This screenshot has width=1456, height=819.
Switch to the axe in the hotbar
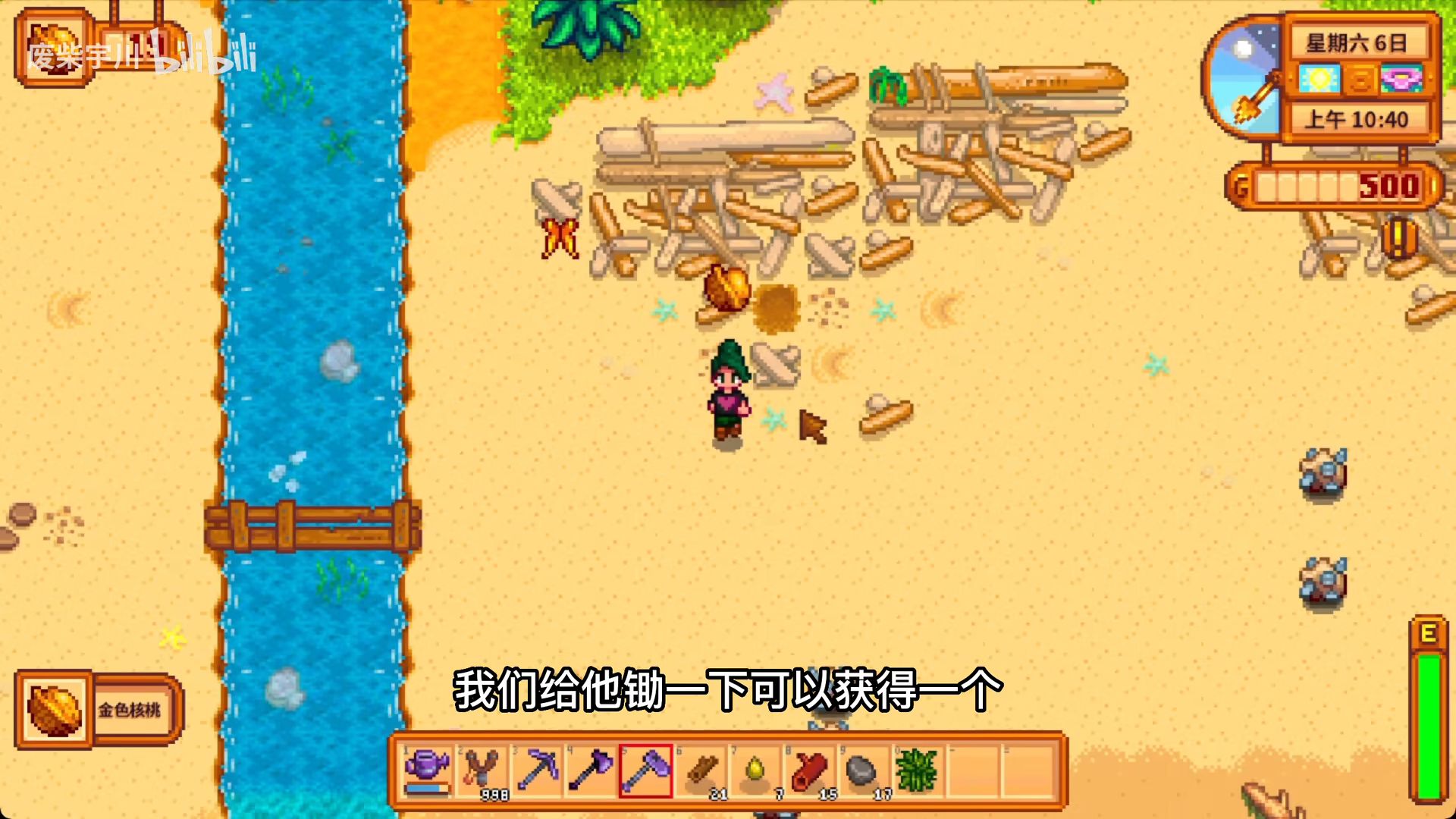click(591, 770)
